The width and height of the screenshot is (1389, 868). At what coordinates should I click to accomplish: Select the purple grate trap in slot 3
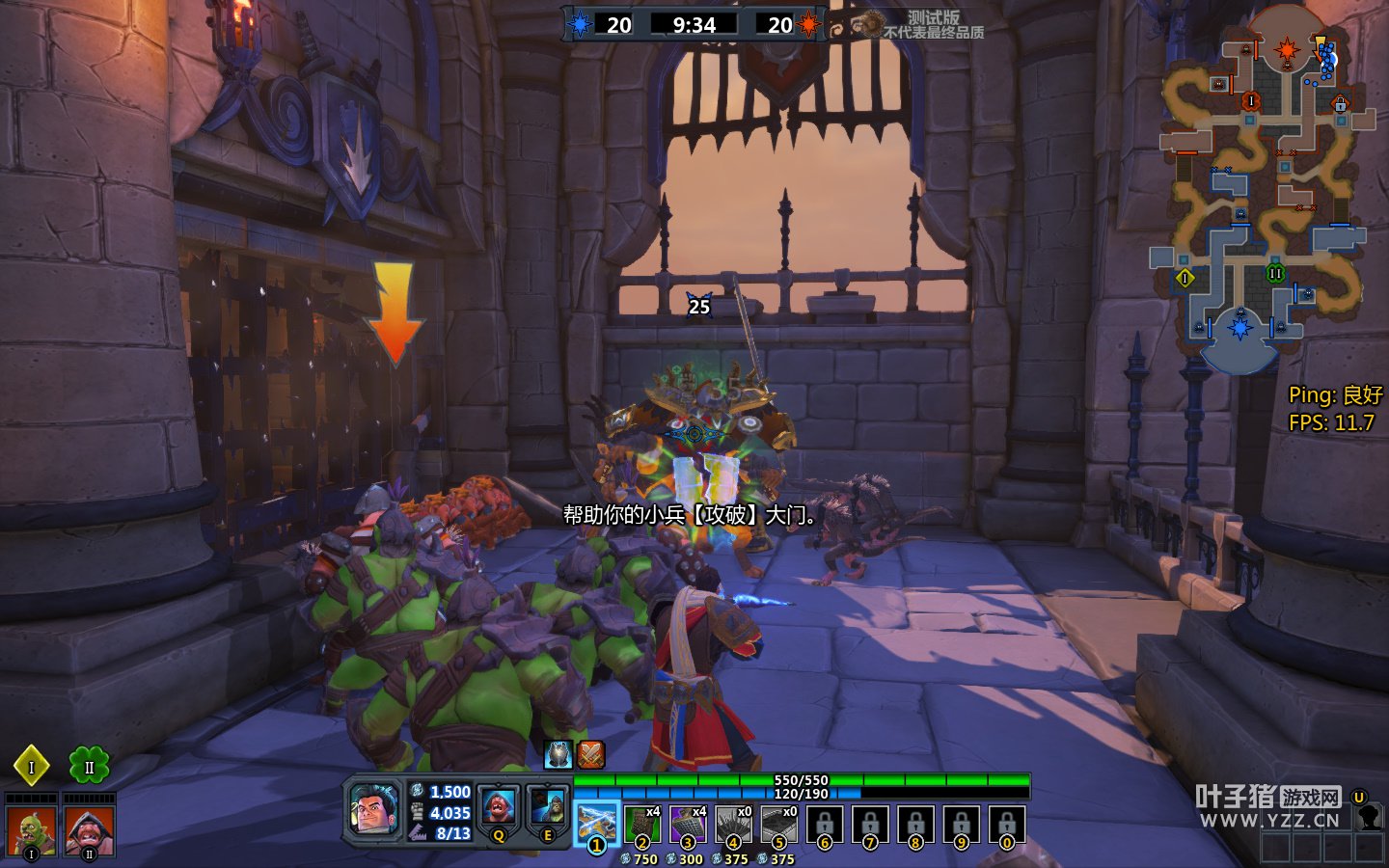click(x=687, y=826)
